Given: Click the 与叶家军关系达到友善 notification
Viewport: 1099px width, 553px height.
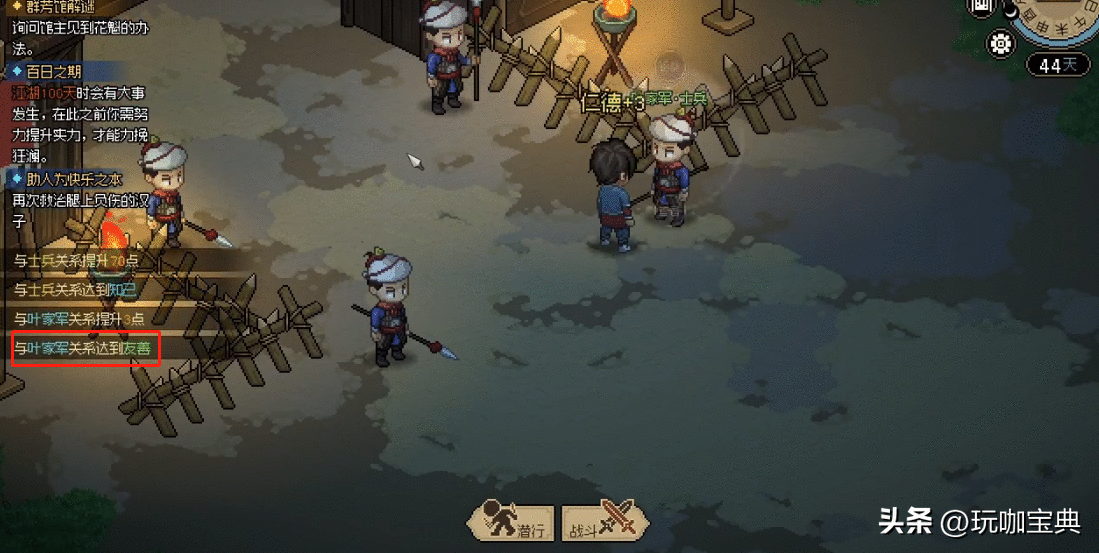Looking at the screenshot, I should pos(86,348).
